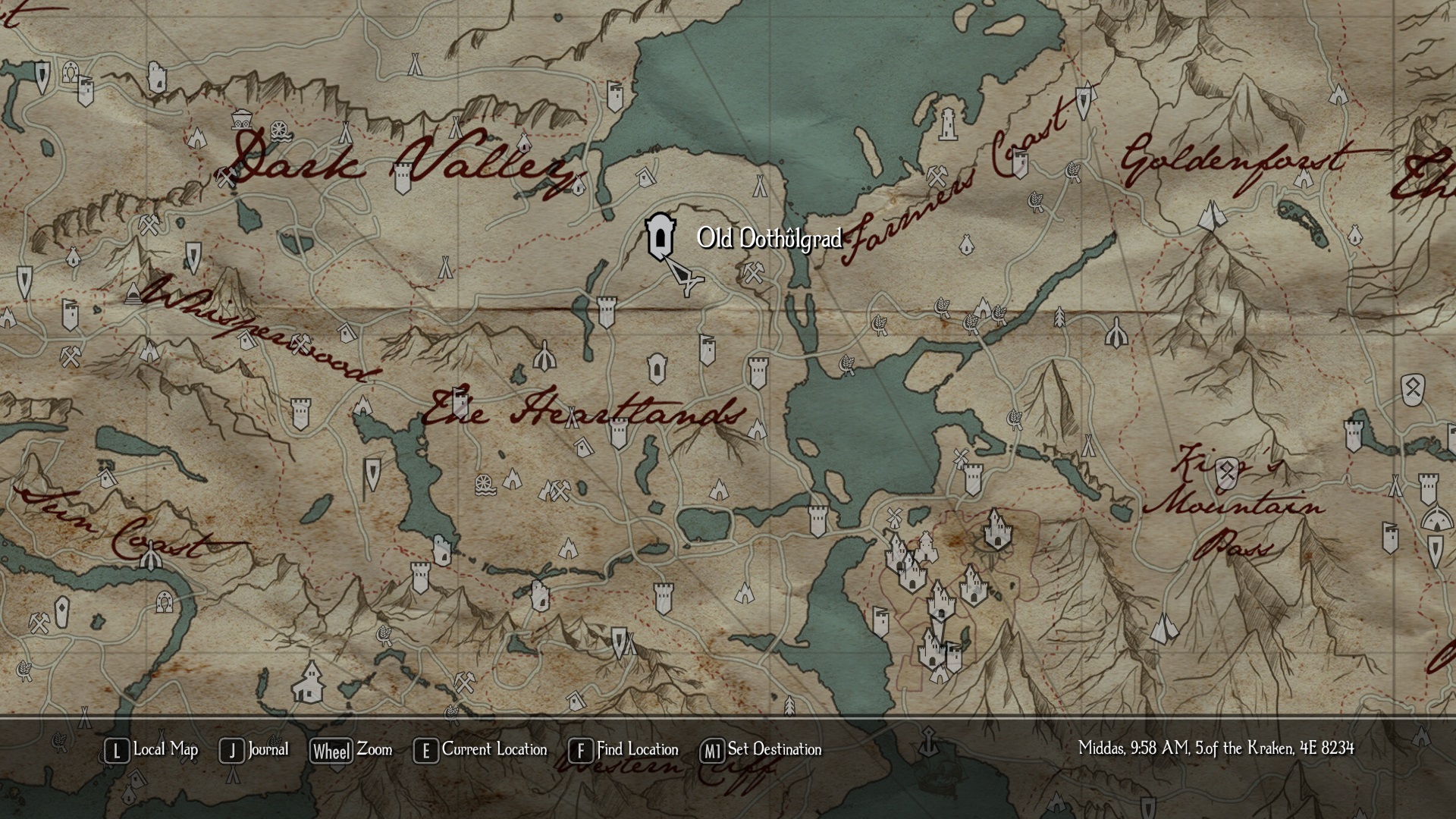
Task: Select the mine cart marker above Dark Valley
Action: tap(242, 118)
